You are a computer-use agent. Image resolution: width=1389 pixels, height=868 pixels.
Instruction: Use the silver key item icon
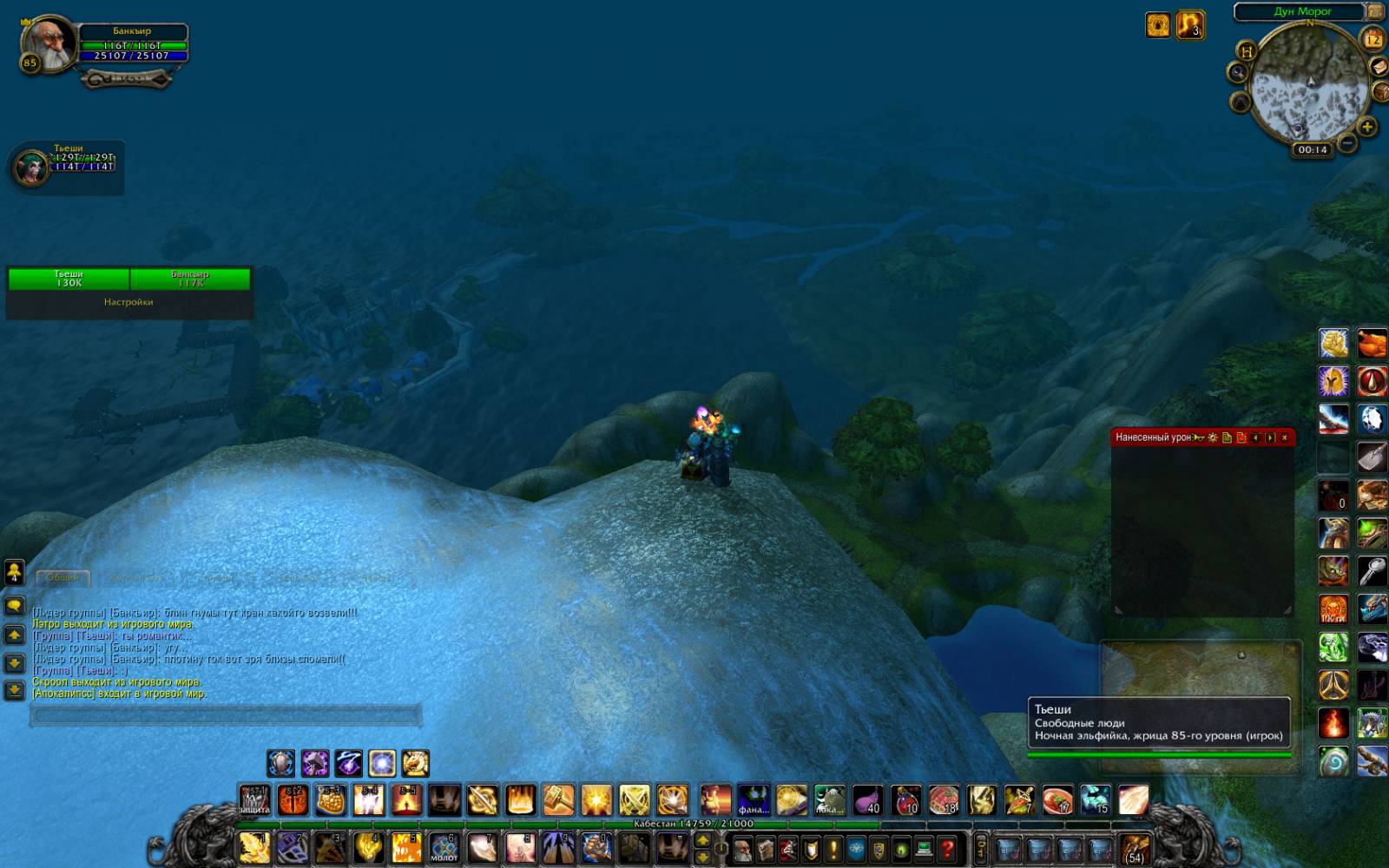pos(1372,571)
